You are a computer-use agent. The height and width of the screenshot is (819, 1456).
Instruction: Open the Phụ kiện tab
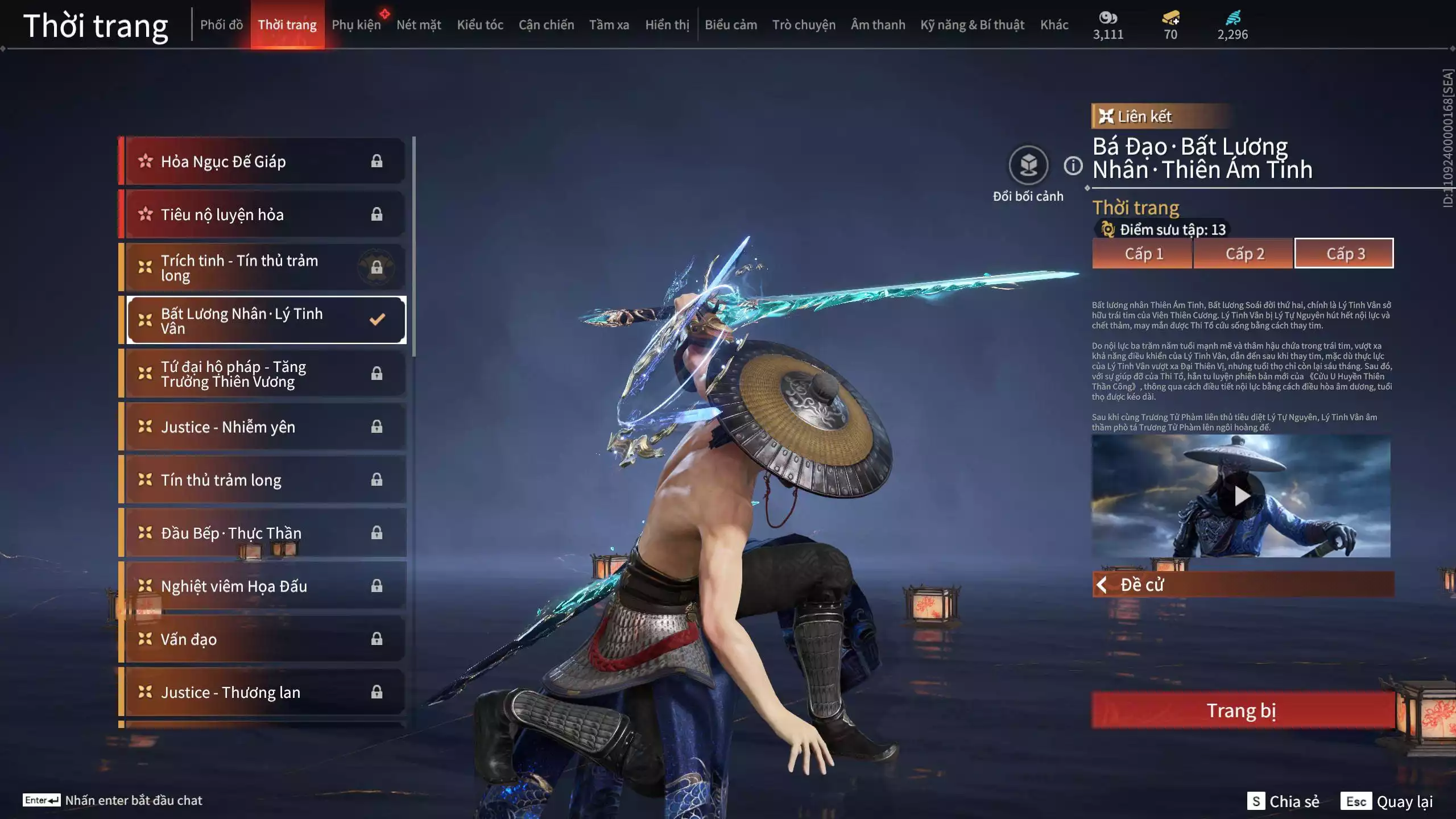356,25
